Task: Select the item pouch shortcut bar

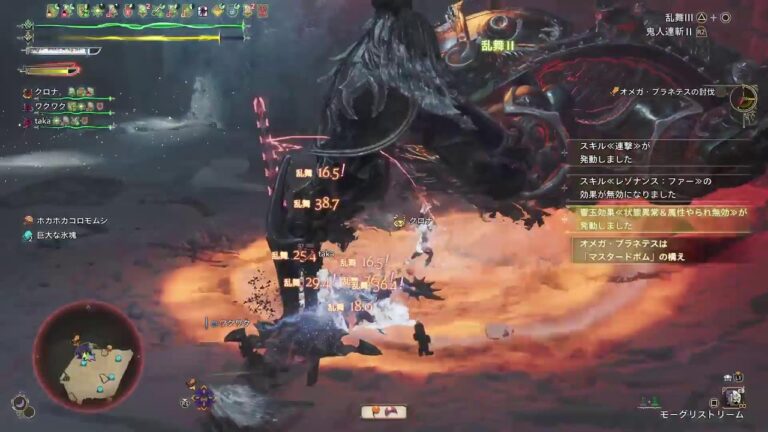Action: click(384, 410)
